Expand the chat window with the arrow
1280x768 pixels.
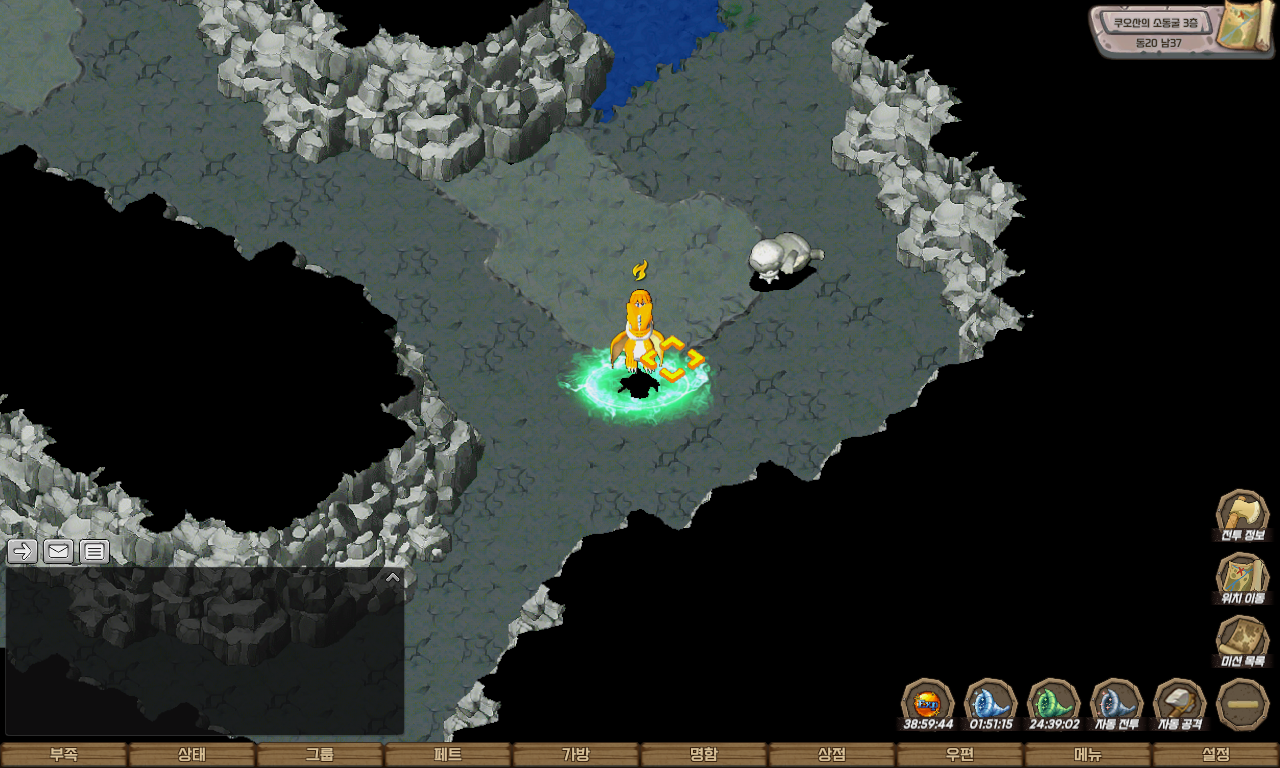393,577
